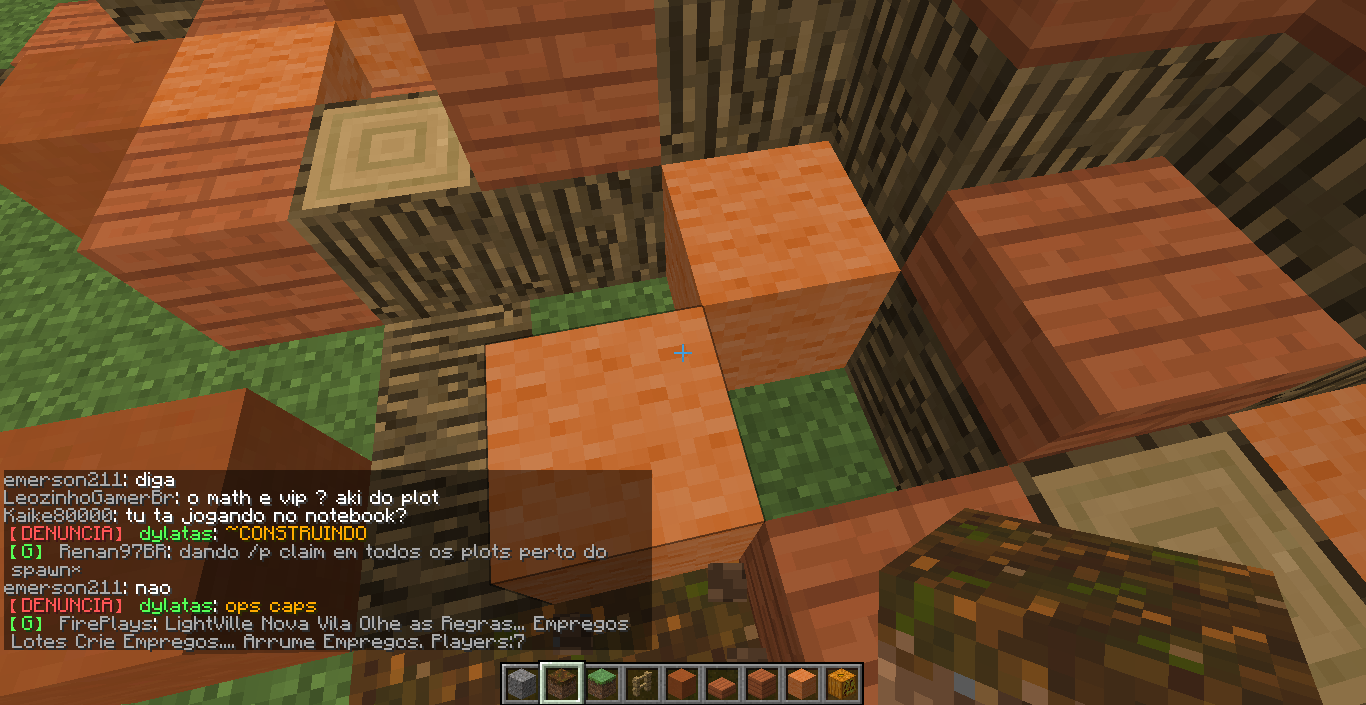
Task: Select the dark orange clay block slot
Action: tap(680, 685)
